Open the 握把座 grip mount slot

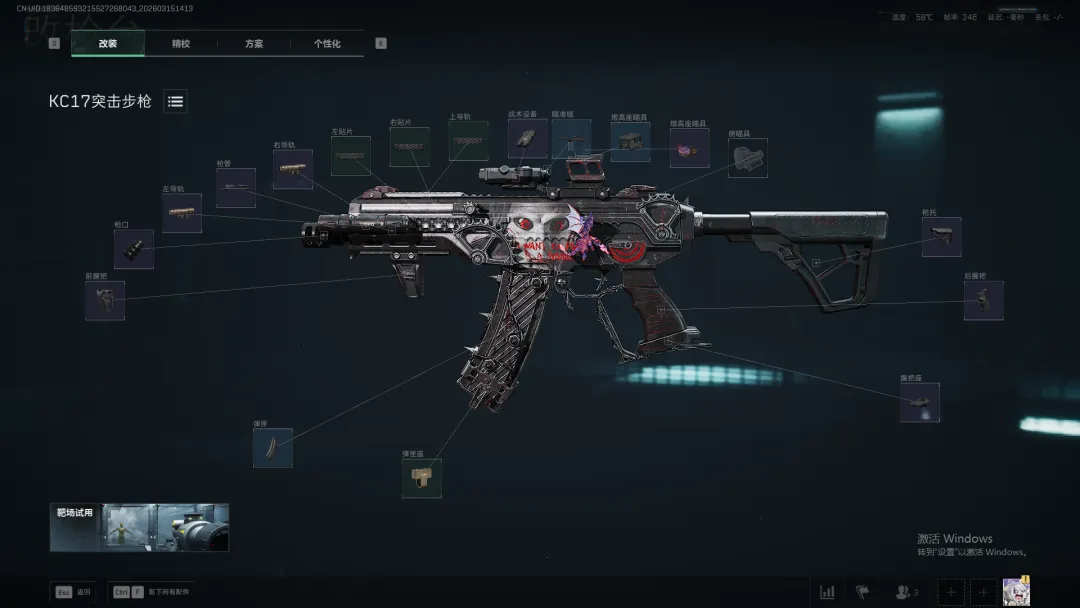click(919, 402)
